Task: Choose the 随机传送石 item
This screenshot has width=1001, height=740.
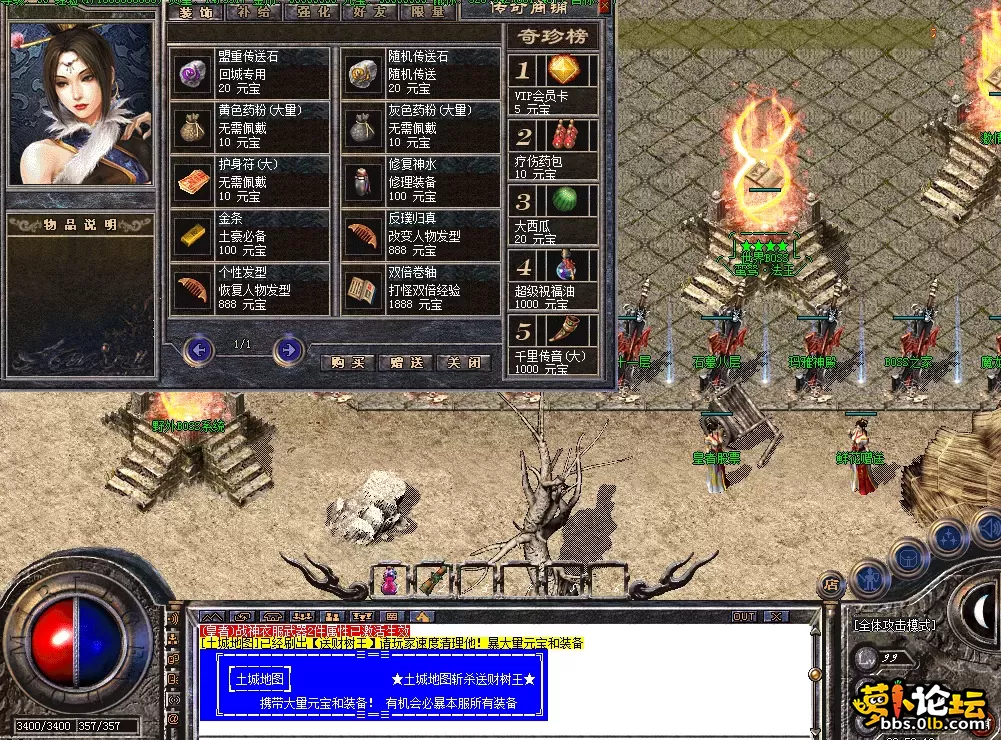Action: pyautogui.click(x=419, y=73)
